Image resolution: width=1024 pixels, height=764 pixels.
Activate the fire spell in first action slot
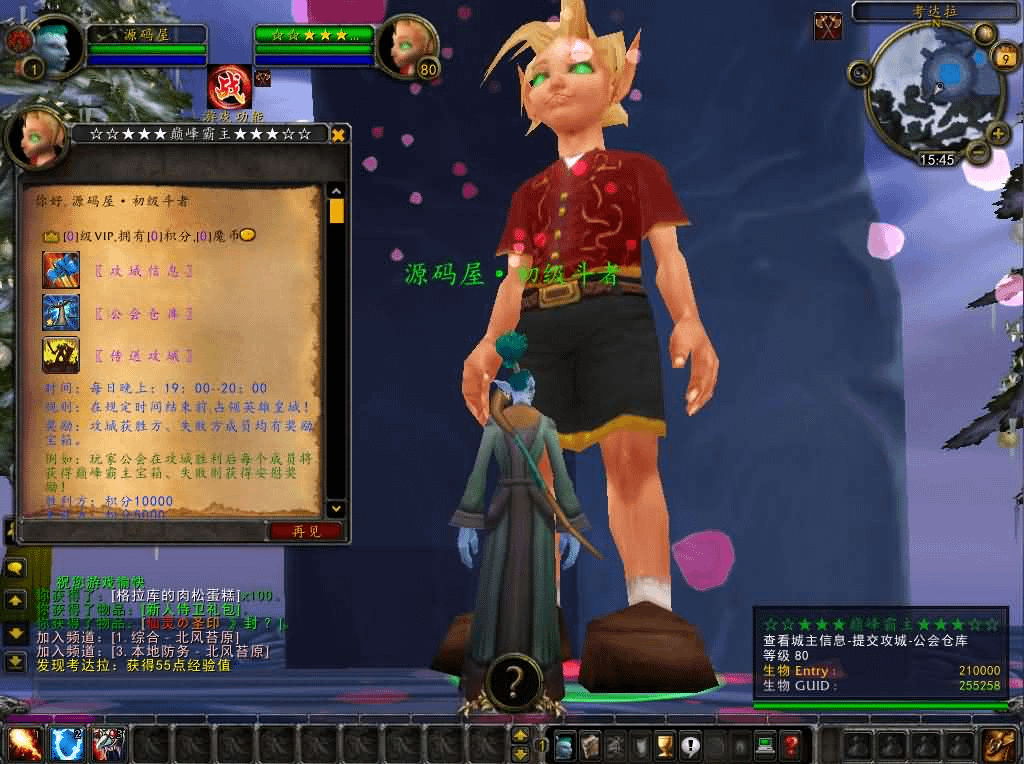(24, 745)
